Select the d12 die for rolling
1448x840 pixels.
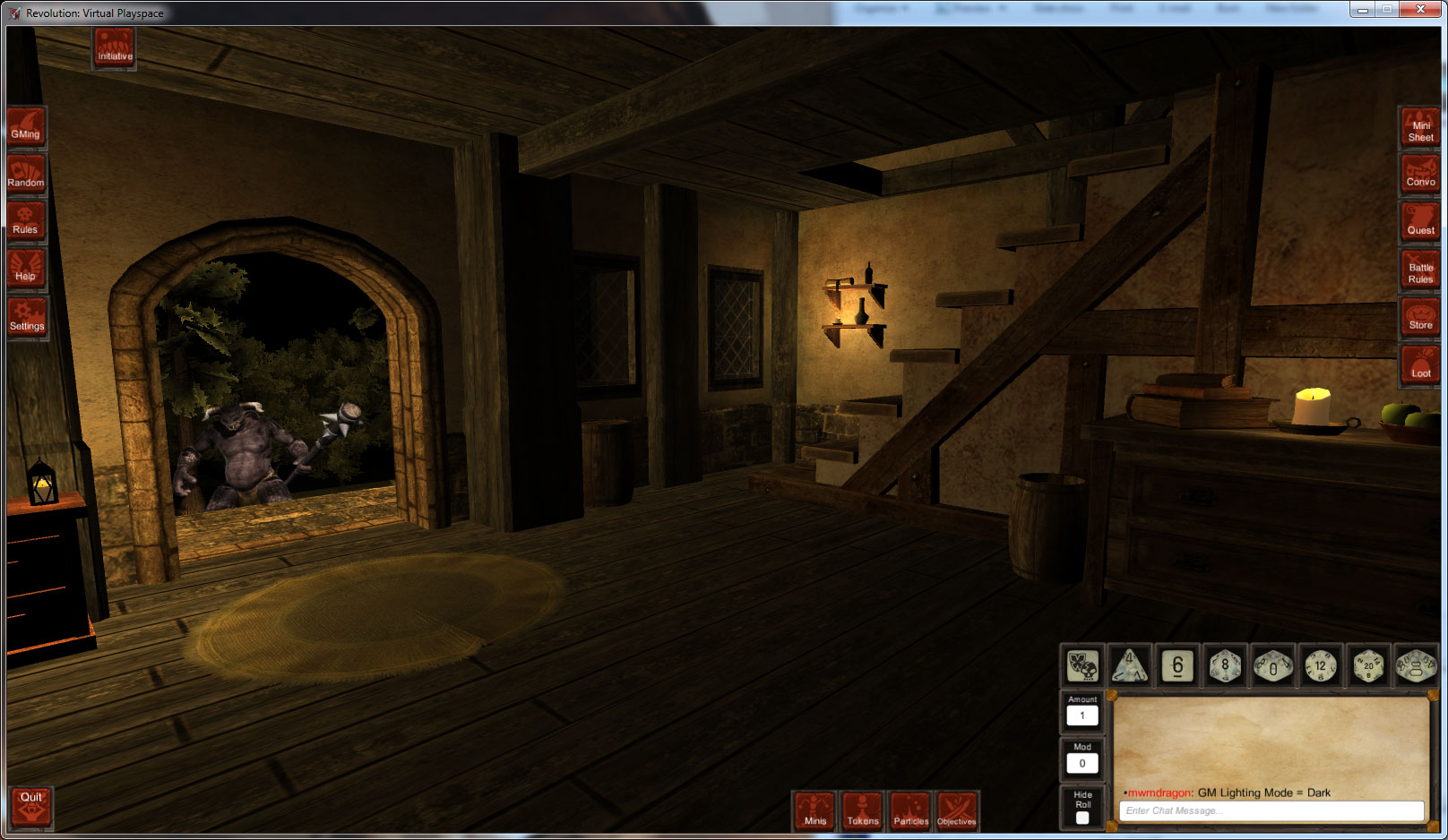[1321, 667]
